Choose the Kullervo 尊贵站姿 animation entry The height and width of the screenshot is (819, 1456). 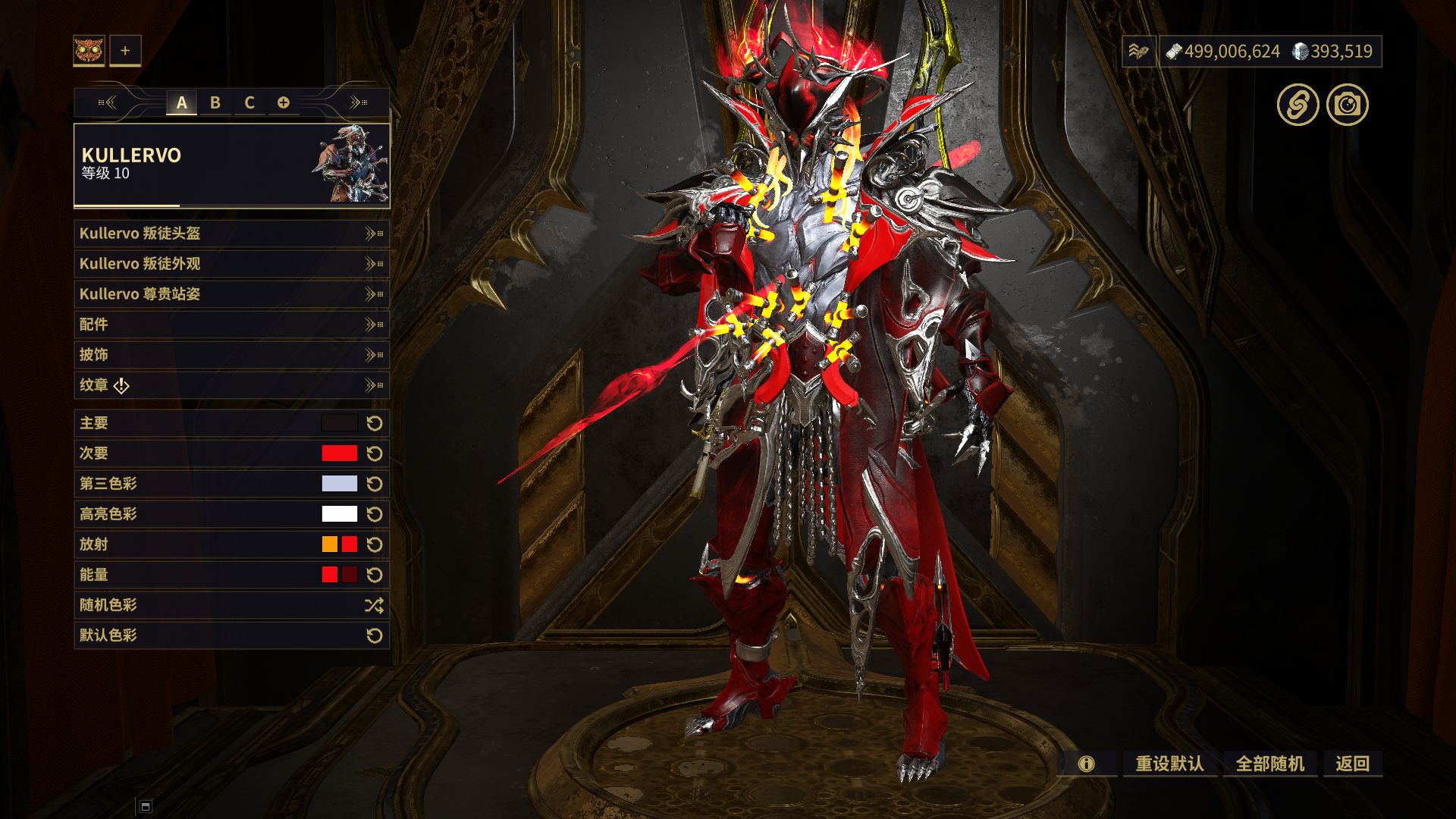pos(231,294)
